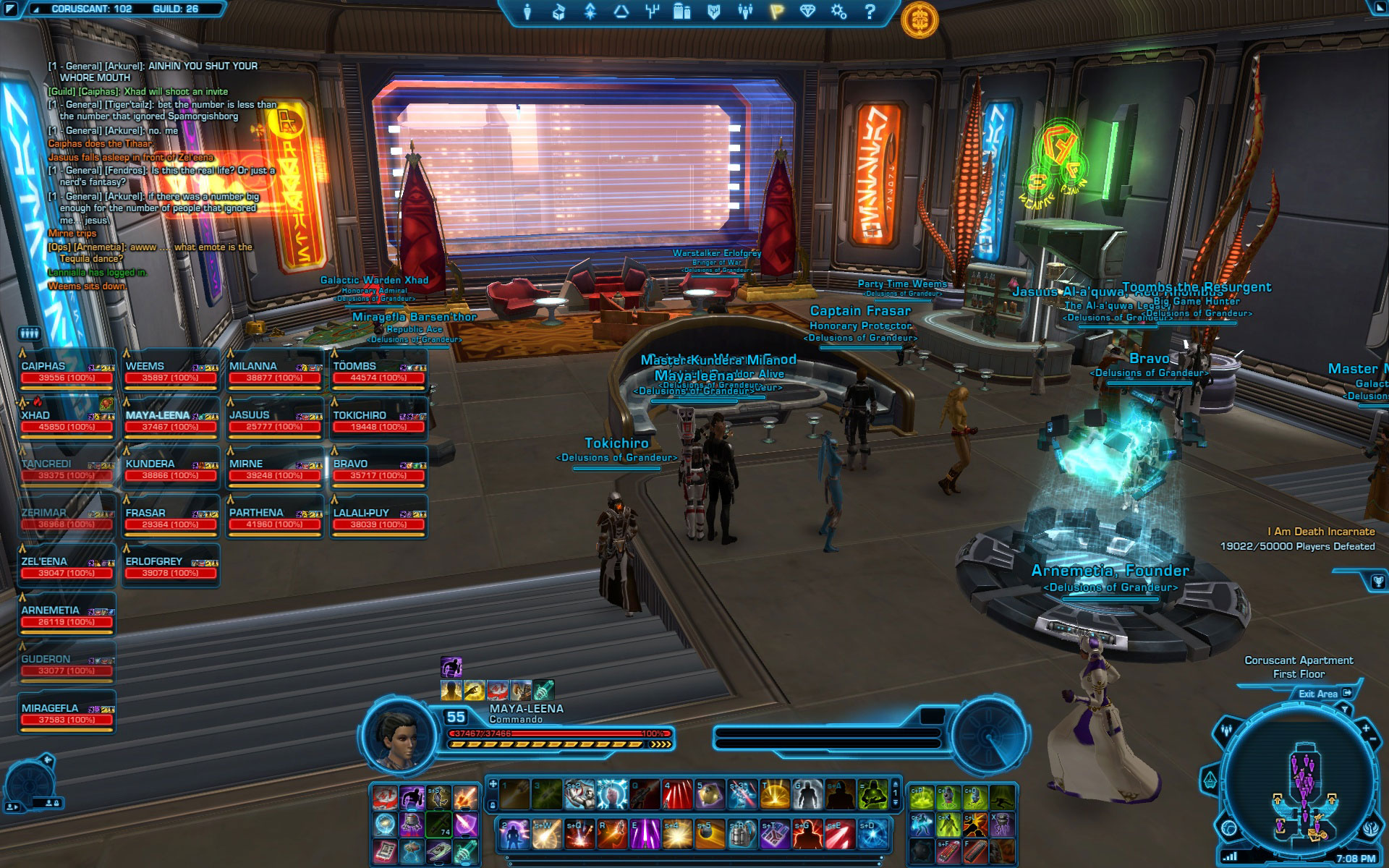Open the Cartel Market coin button
The image size is (1389, 868).
[x=919, y=20]
